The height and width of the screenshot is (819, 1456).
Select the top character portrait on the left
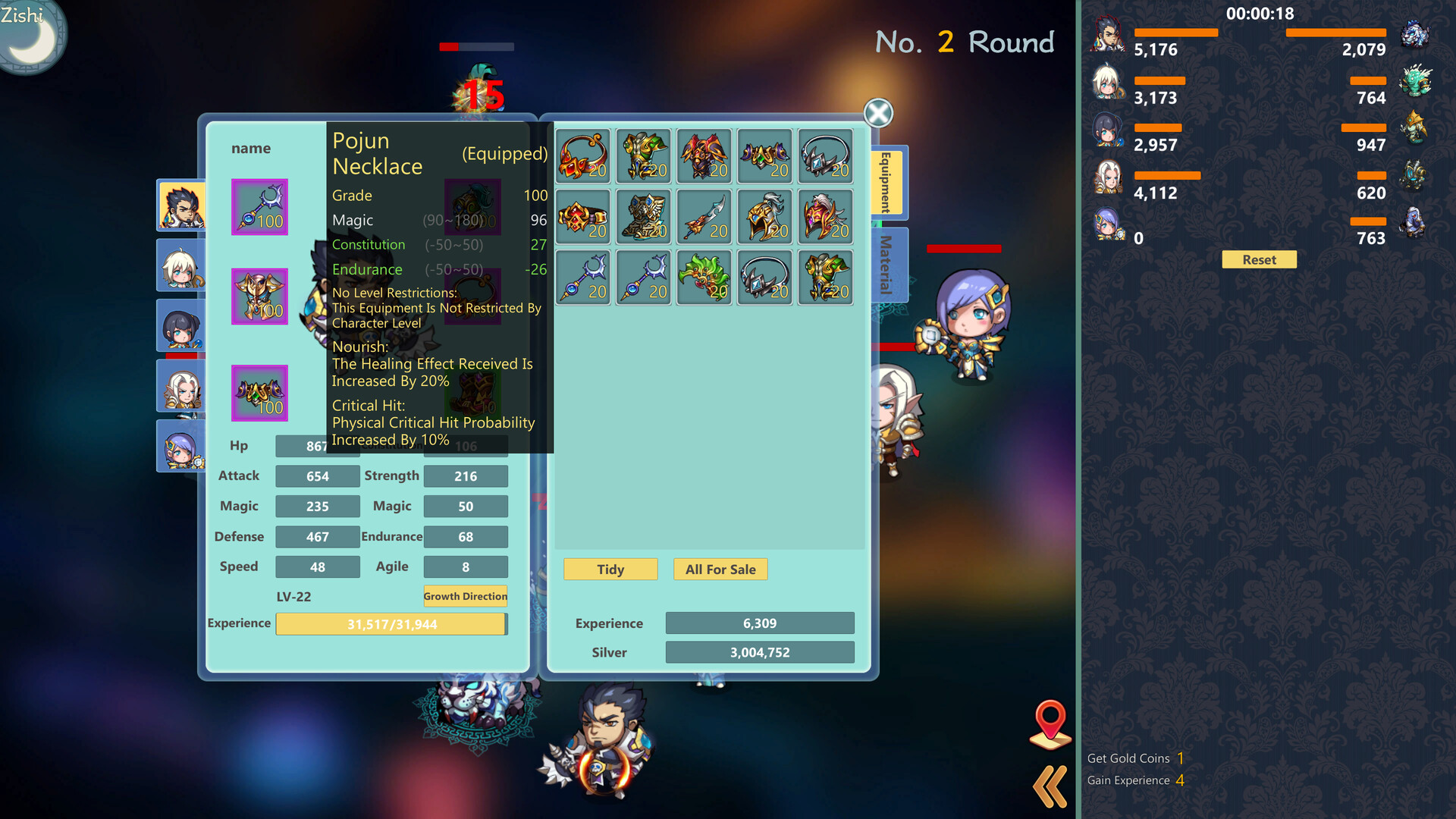tap(182, 206)
